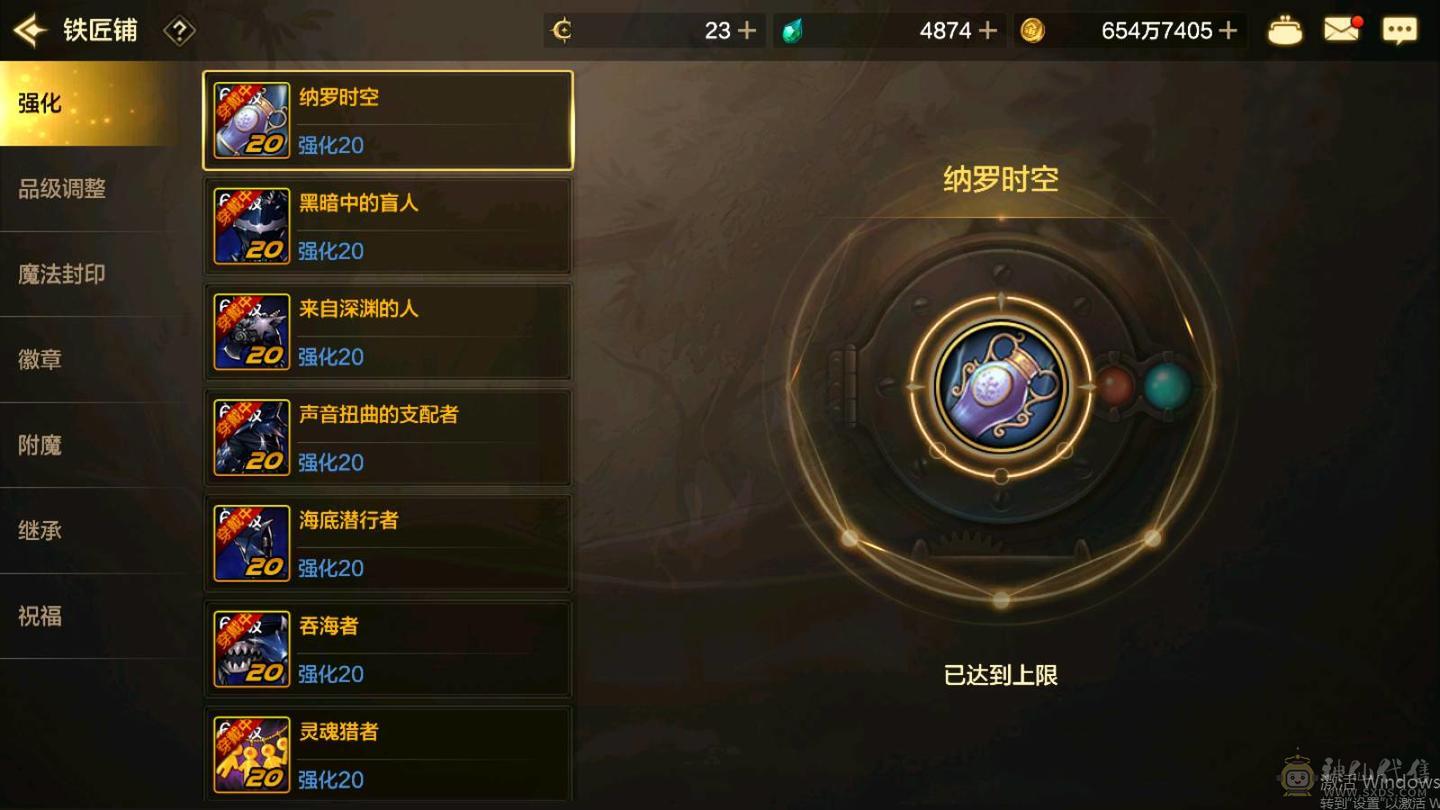
Task: Select the red orb gem on the device
Action: [1115, 388]
